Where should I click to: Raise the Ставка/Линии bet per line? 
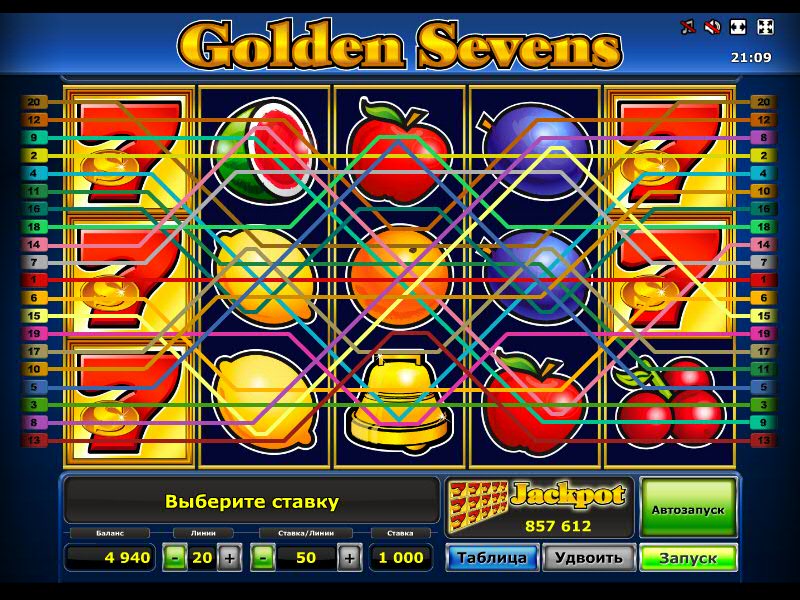click(x=349, y=558)
